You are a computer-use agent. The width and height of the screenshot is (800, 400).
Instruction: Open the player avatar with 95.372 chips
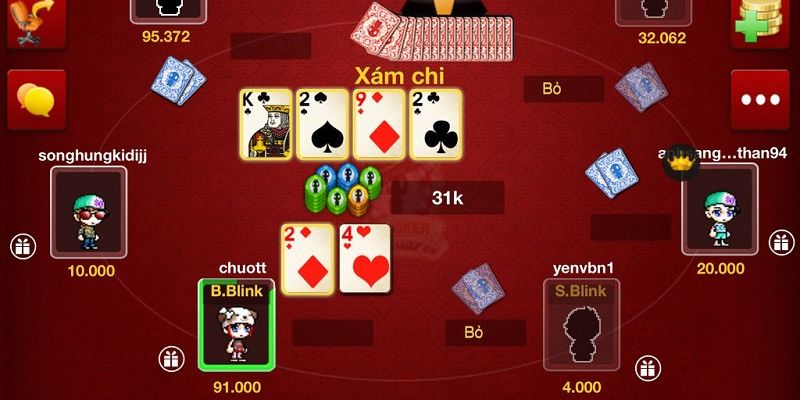(166, 10)
